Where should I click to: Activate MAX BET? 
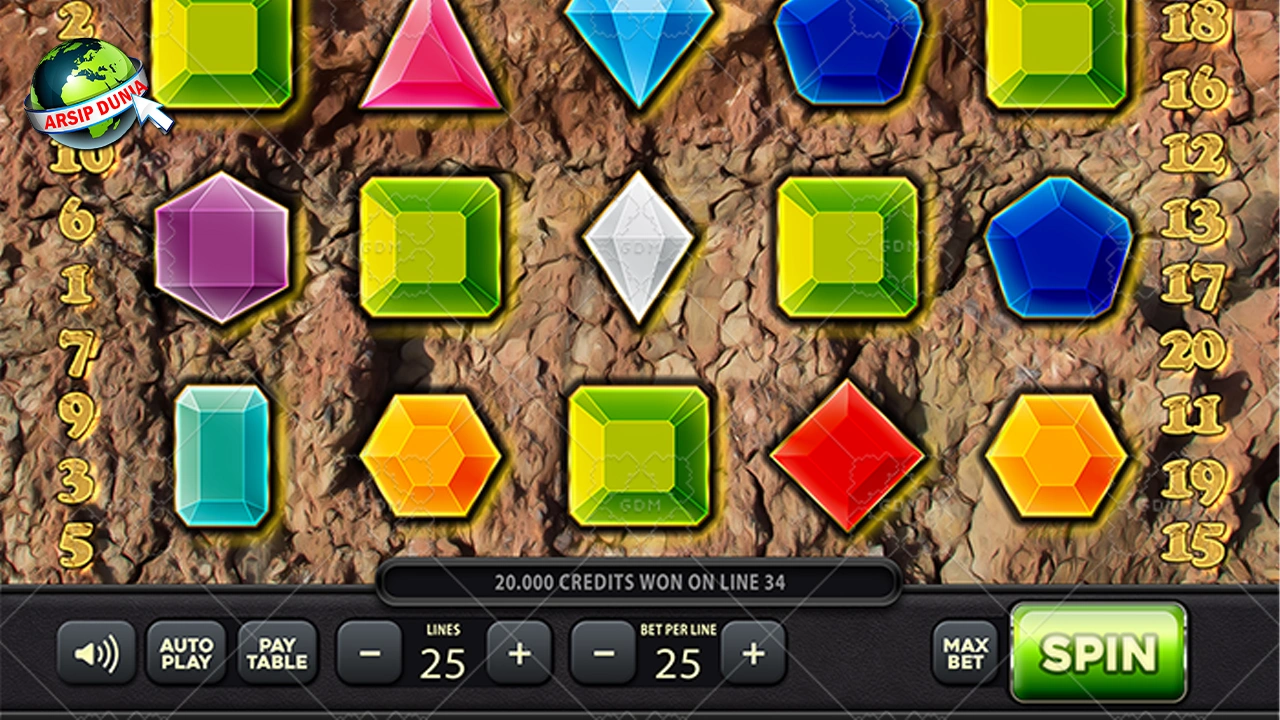tap(963, 653)
